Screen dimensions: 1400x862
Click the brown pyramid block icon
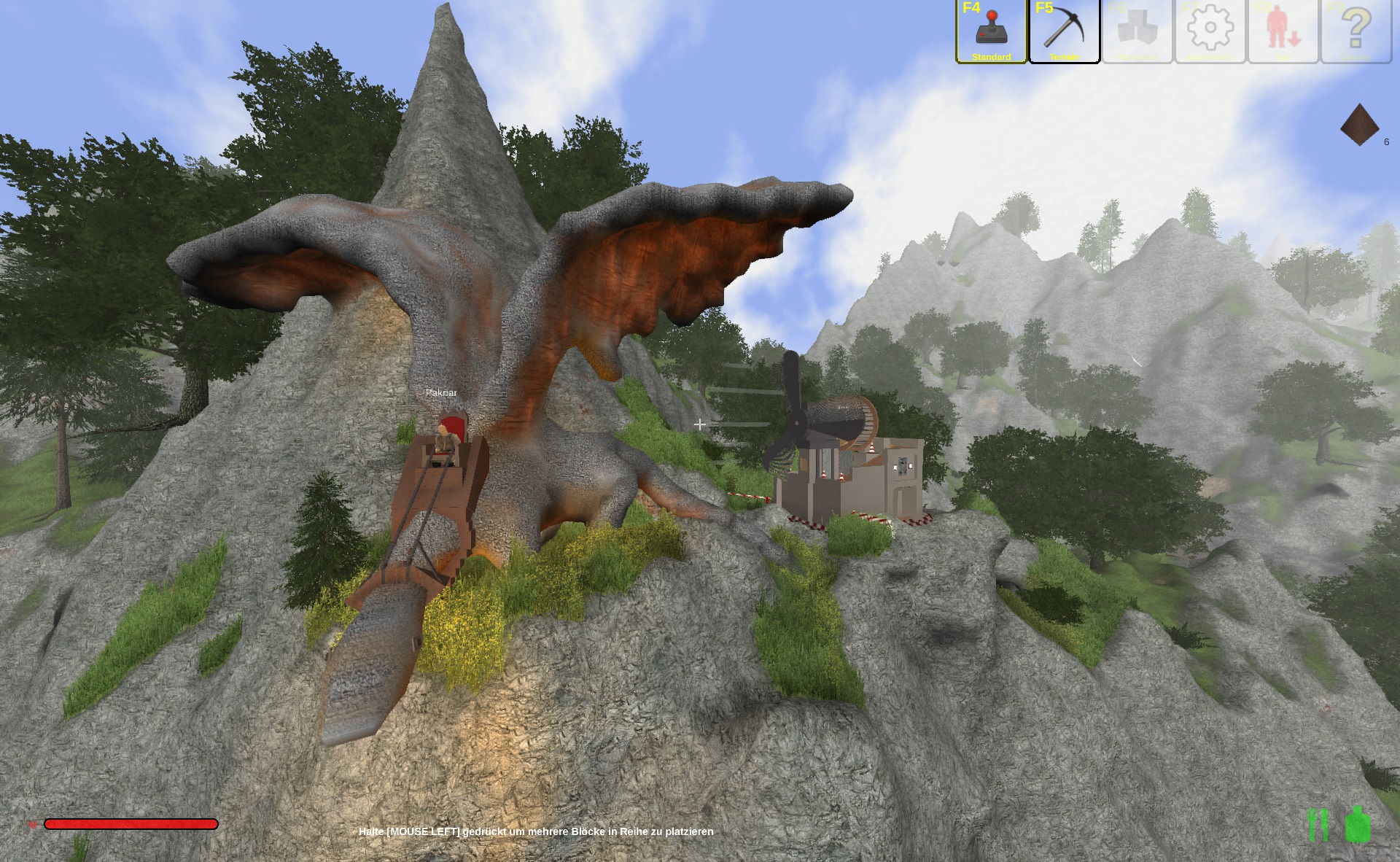(1359, 125)
